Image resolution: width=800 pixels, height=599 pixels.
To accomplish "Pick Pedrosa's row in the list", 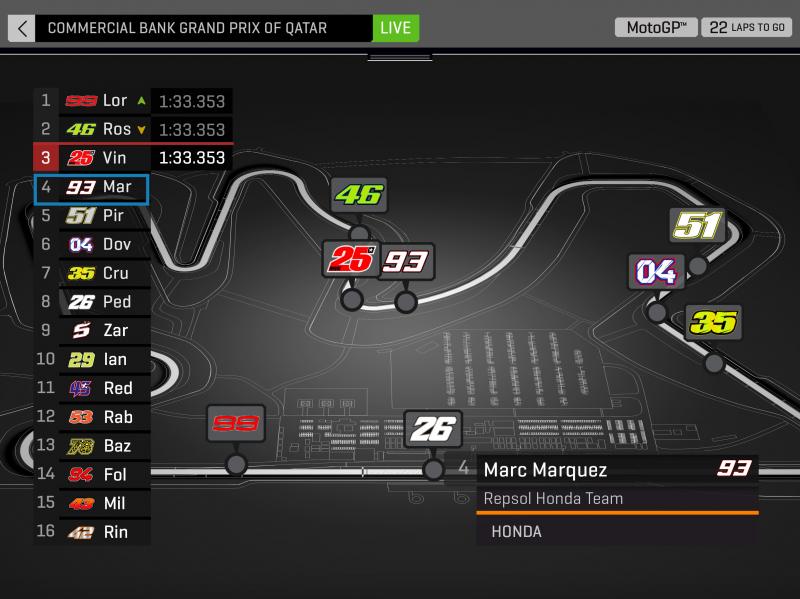I will pyautogui.click(x=92, y=302).
